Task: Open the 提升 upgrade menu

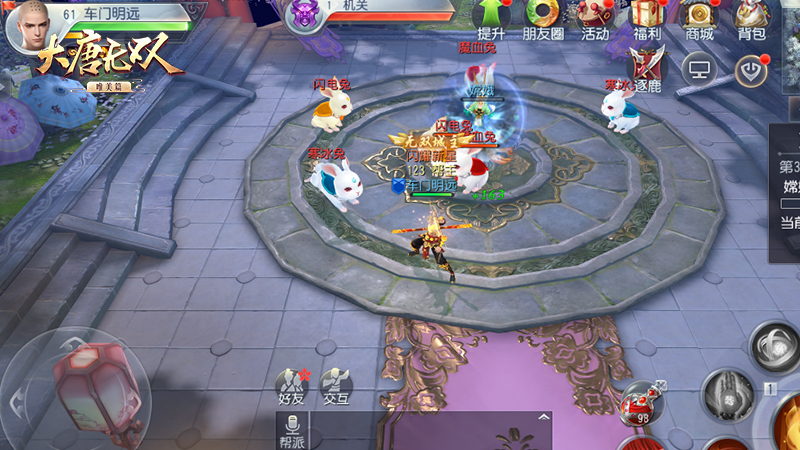Action: pyautogui.click(x=492, y=19)
